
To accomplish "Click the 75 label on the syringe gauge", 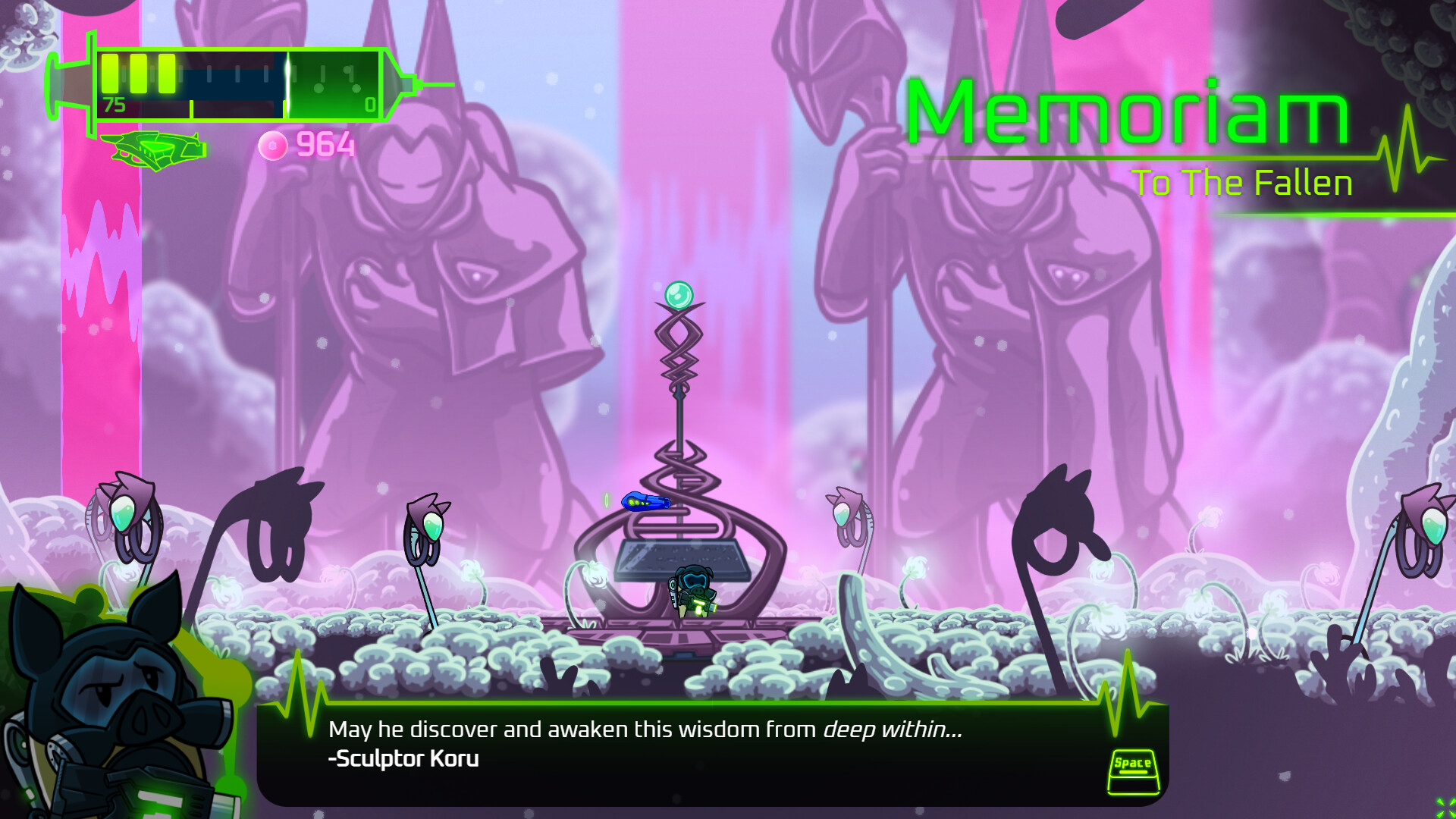I will 113,106.
